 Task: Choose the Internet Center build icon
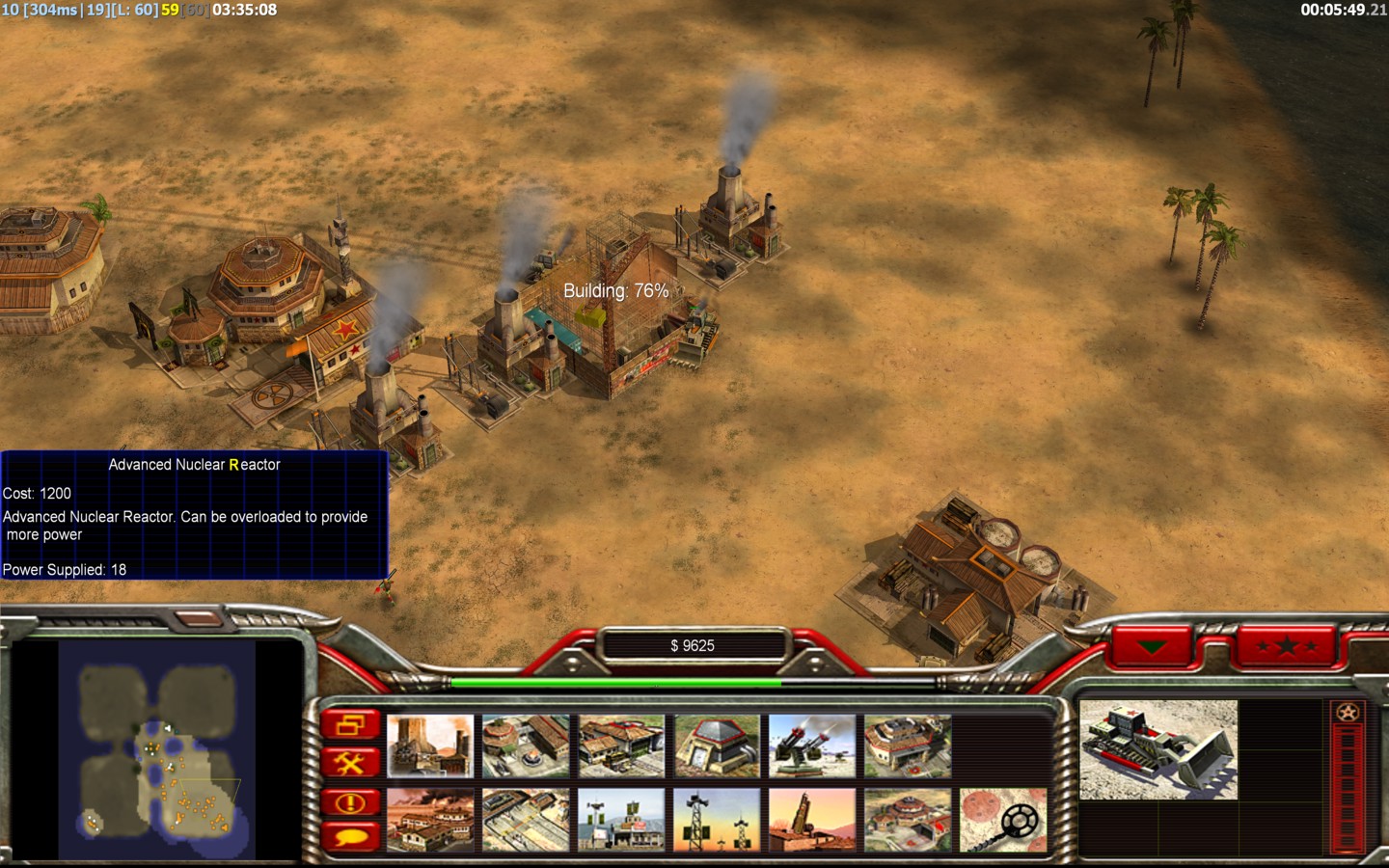(x=621, y=820)
